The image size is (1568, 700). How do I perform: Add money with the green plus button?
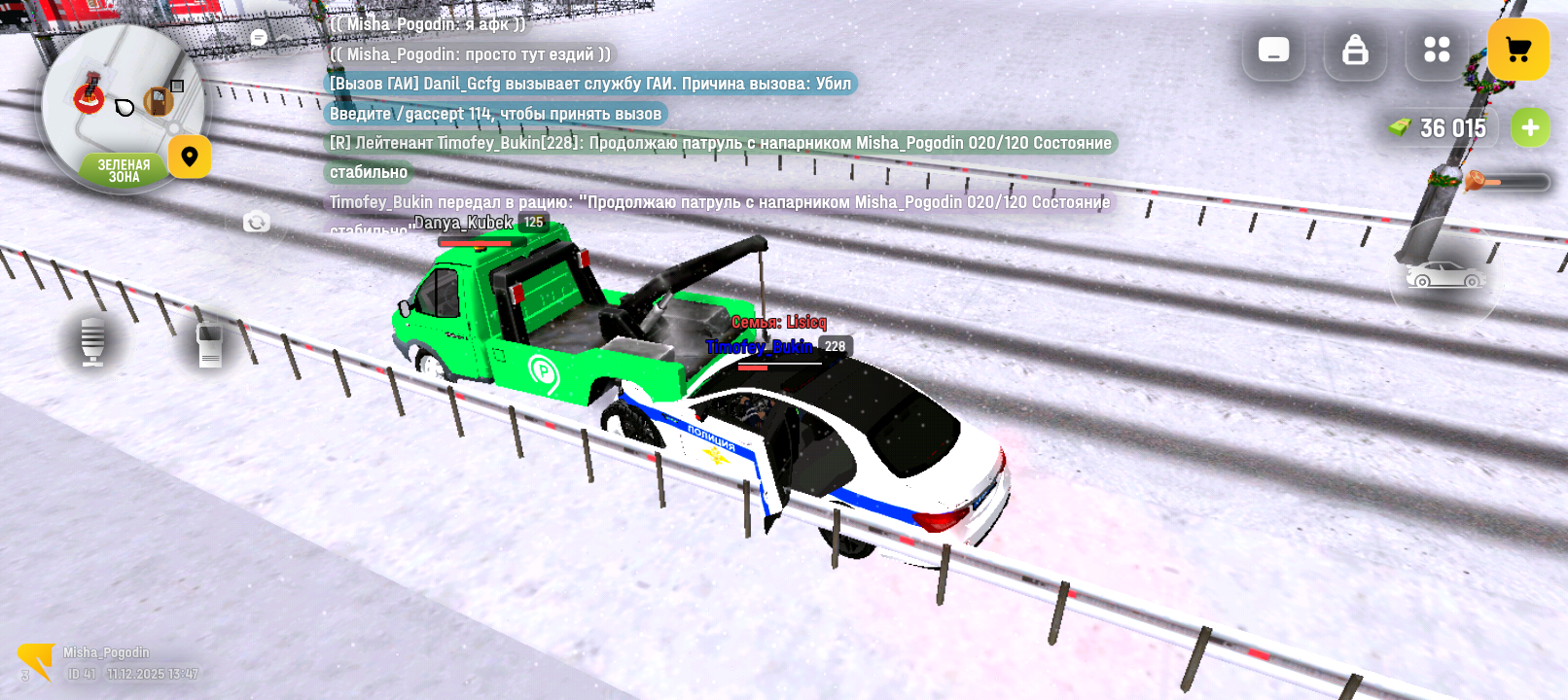pyautogui.click(x=1530, y=128)
